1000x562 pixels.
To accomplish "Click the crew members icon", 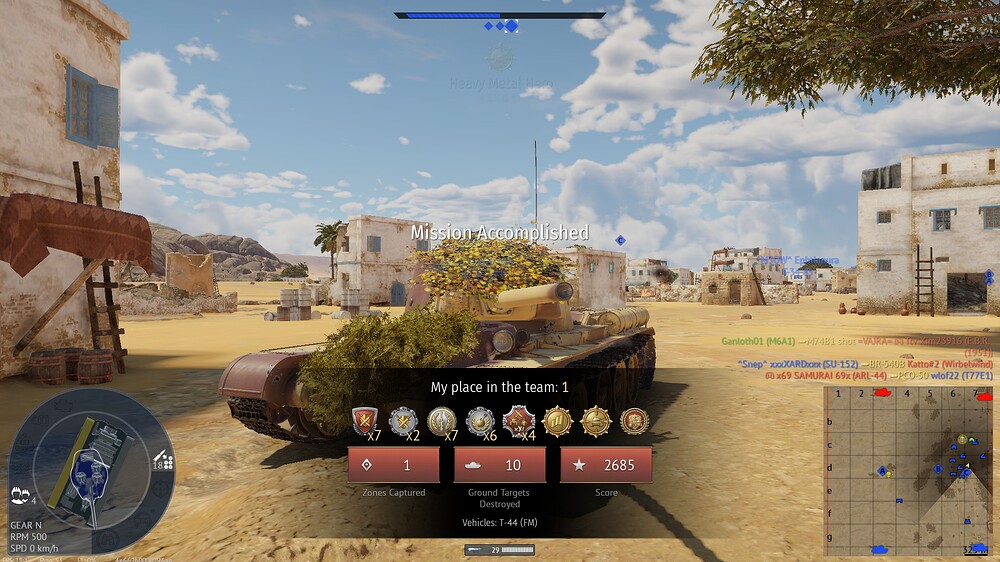I will click(20, 494).
